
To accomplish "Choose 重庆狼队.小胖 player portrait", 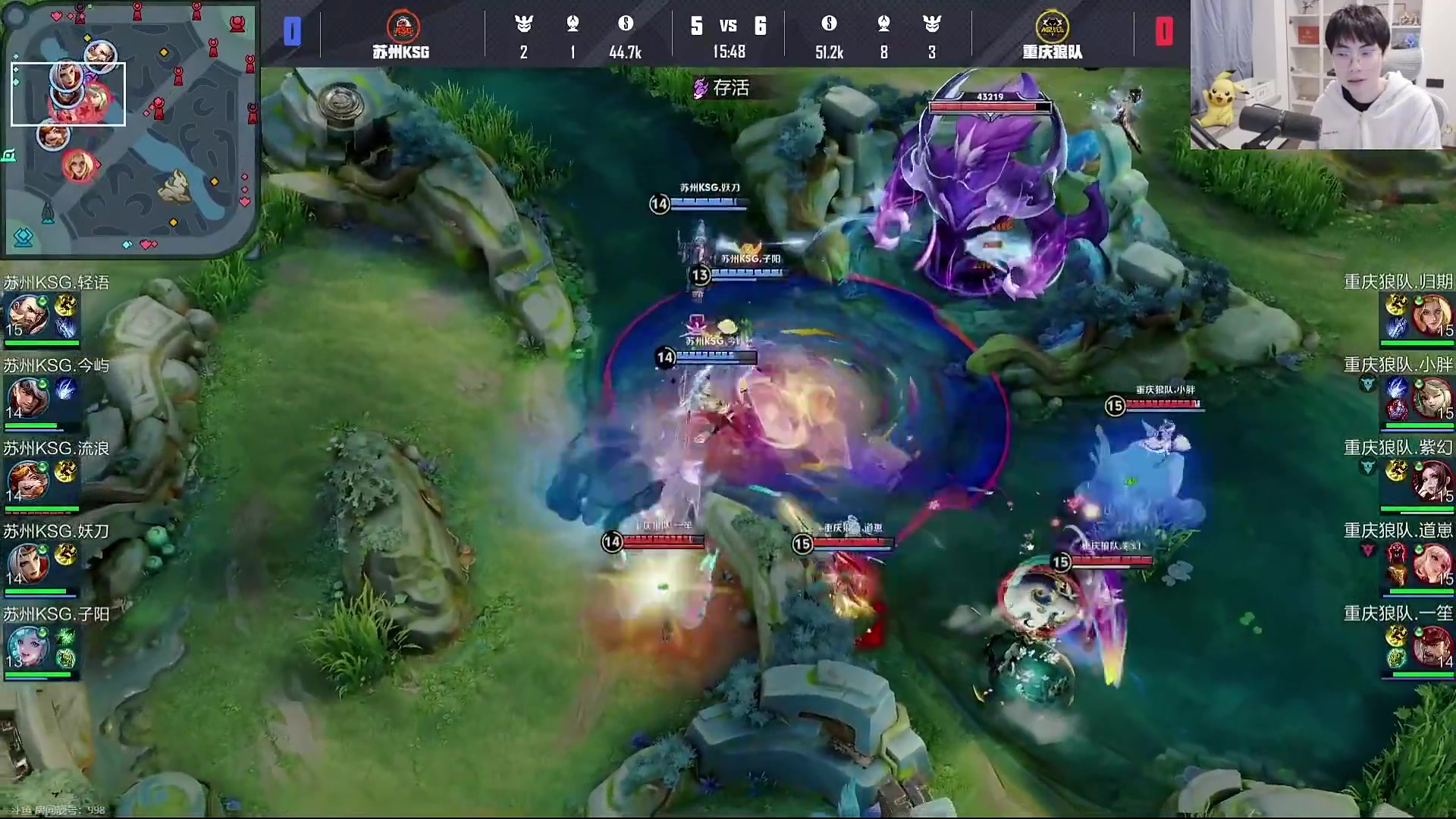I will click(1432, 398).
